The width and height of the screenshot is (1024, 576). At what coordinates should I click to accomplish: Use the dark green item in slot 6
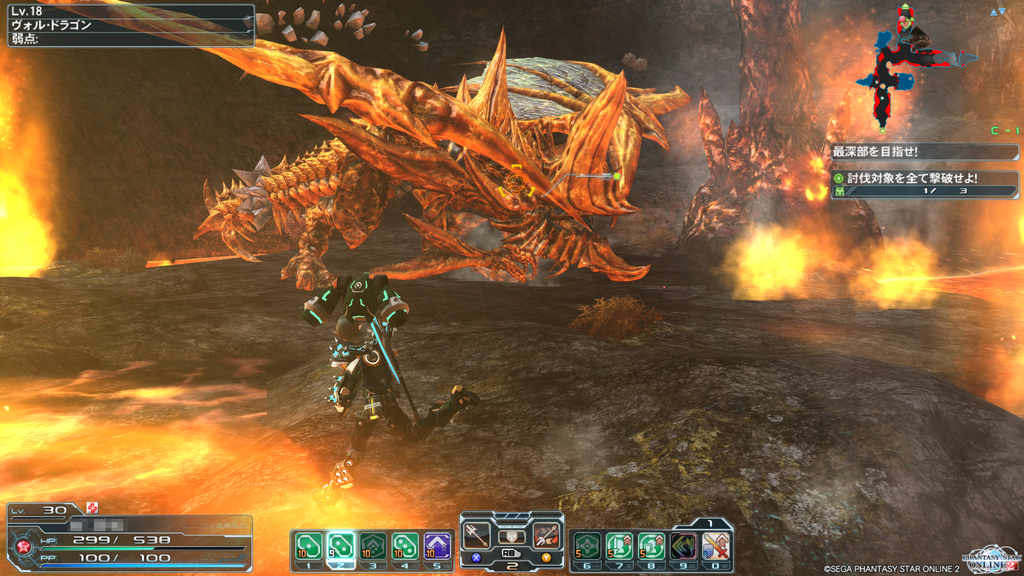tap(587, 545)
